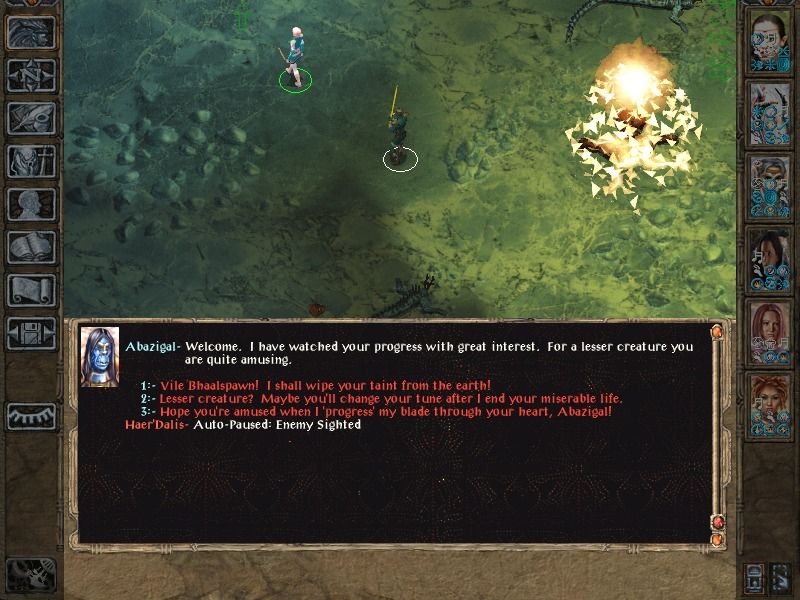Open the area map compass button
Viewport: 800px width, 600px height.
pos(31,75)
